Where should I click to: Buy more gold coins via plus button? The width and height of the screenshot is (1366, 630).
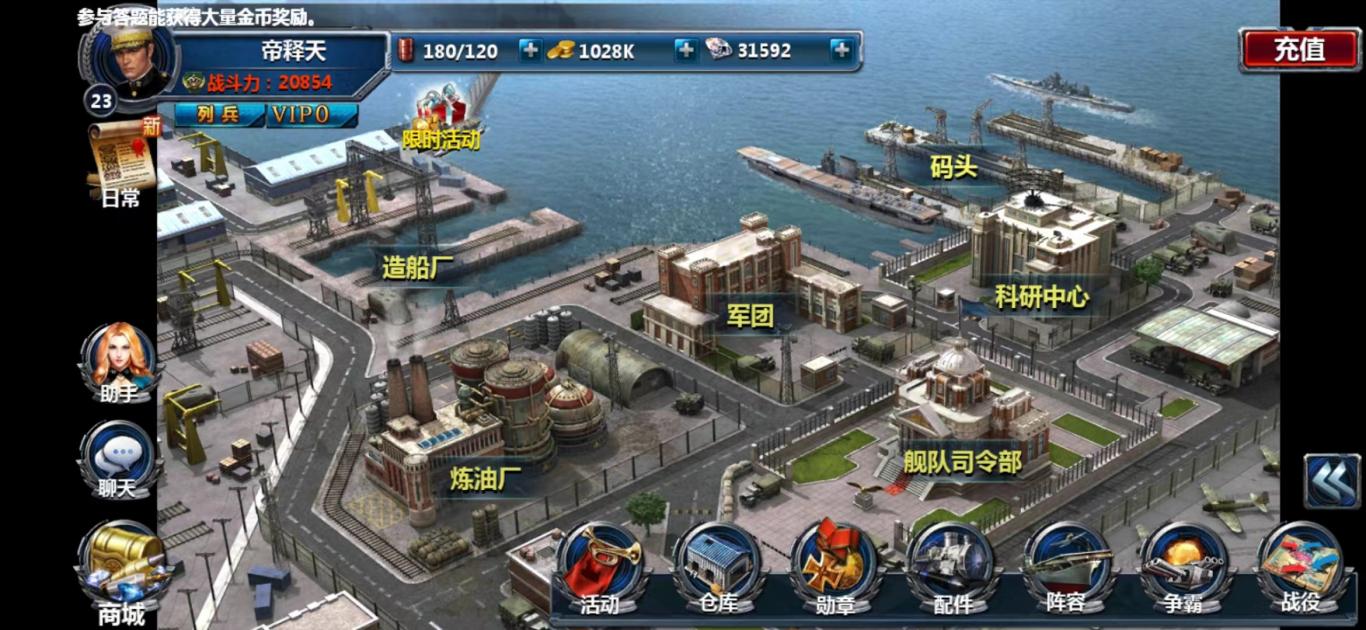point(685,50)
